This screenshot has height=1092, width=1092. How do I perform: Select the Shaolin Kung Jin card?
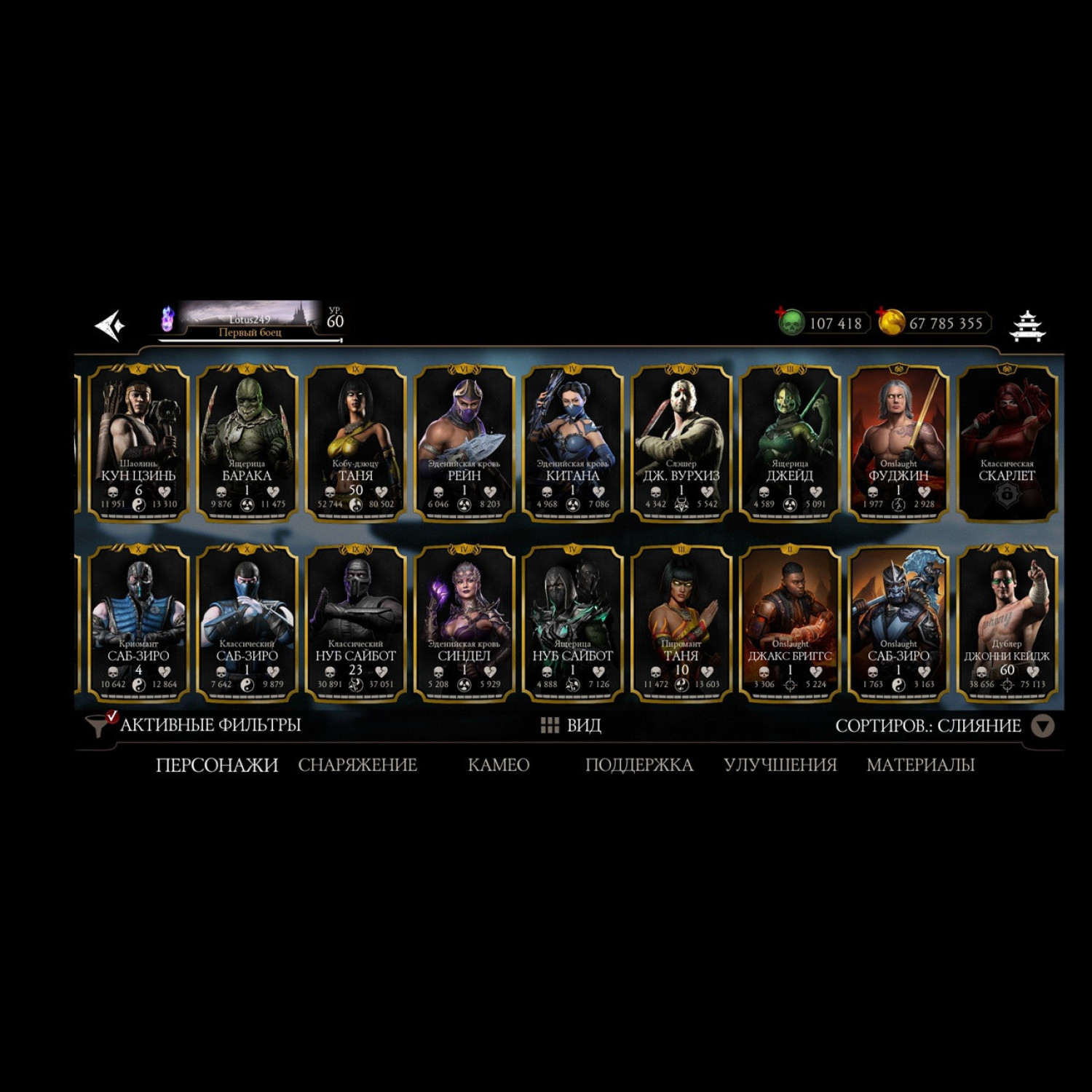click(x=138, y=443)
